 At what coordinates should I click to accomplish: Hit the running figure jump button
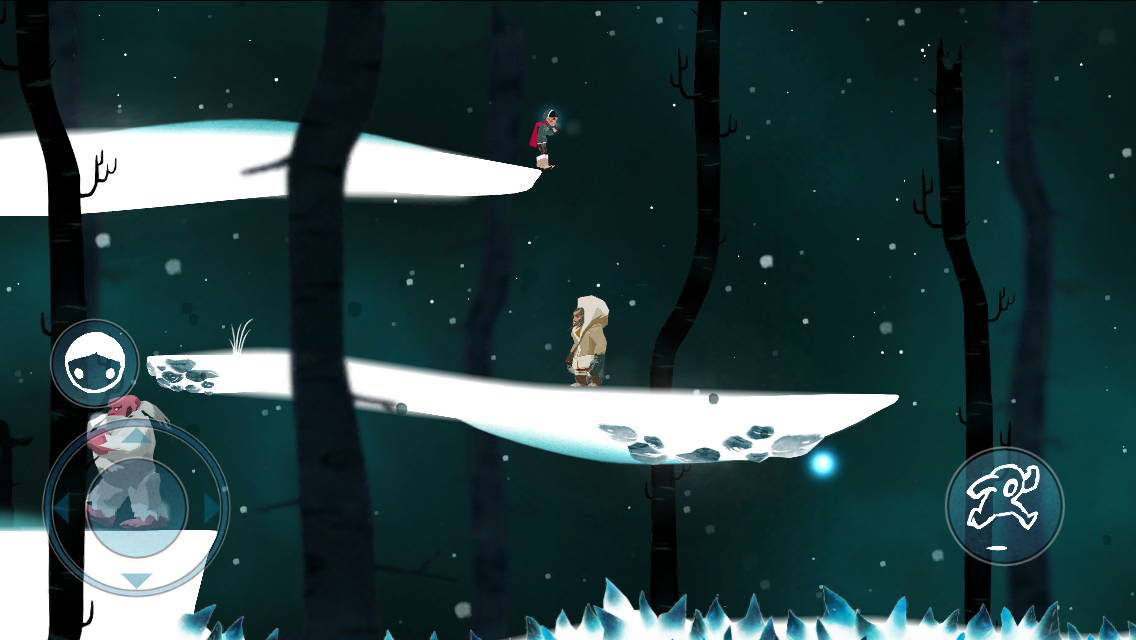coord(1004,507)
